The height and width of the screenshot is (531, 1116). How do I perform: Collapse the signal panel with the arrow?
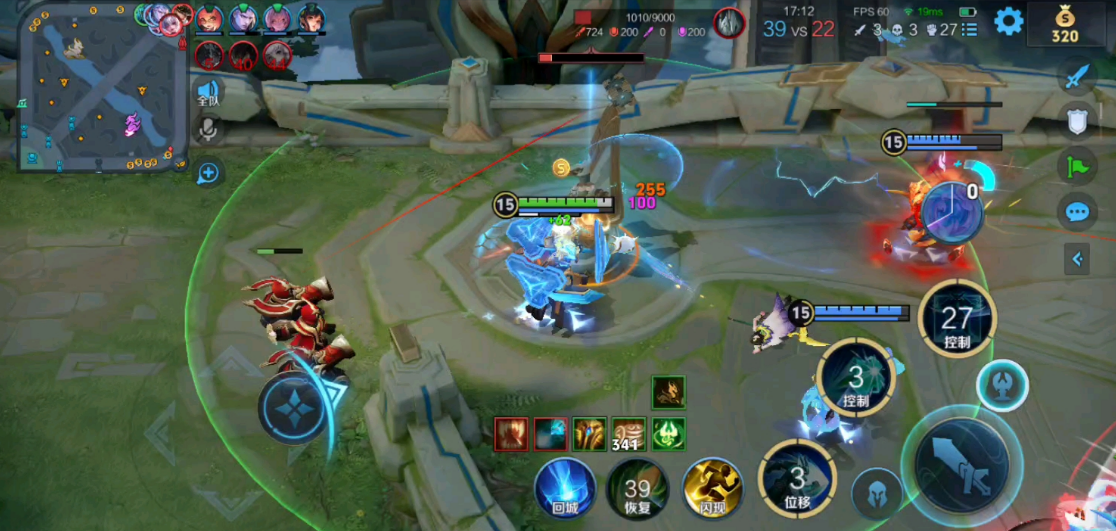pyautogui.click(x=1077, y=260)
